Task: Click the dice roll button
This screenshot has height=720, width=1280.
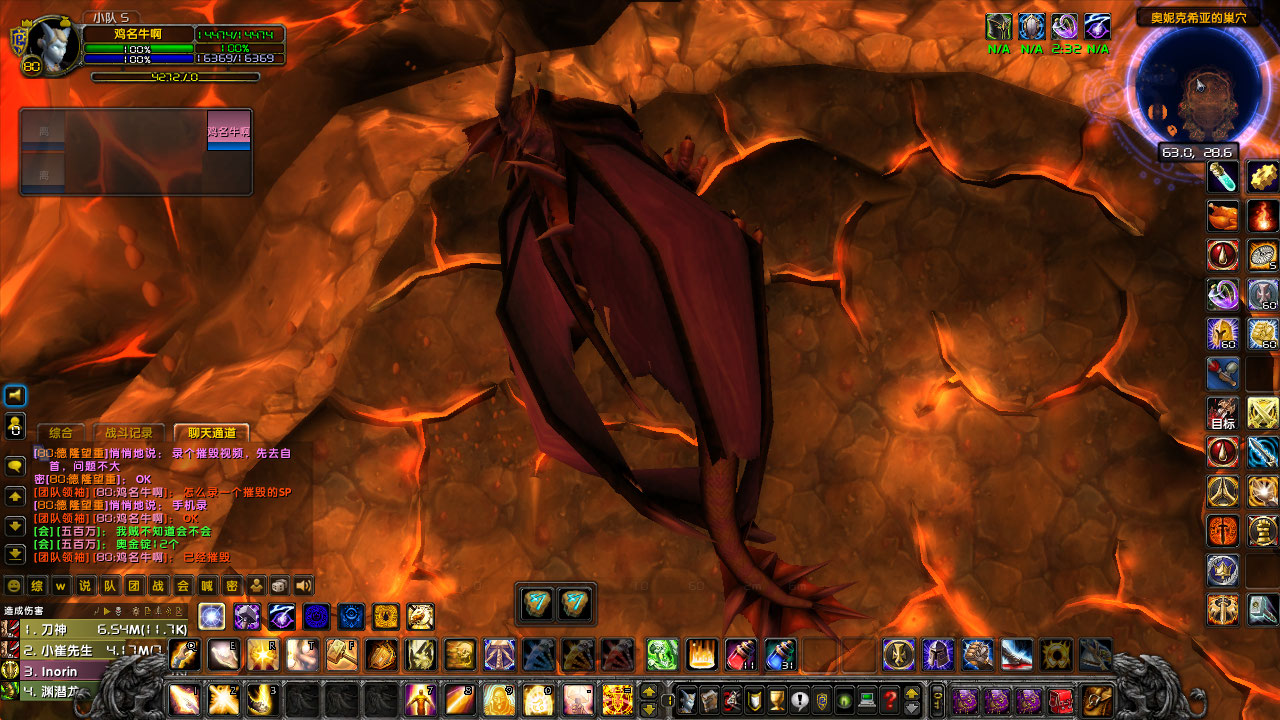Action: [281, 586]
